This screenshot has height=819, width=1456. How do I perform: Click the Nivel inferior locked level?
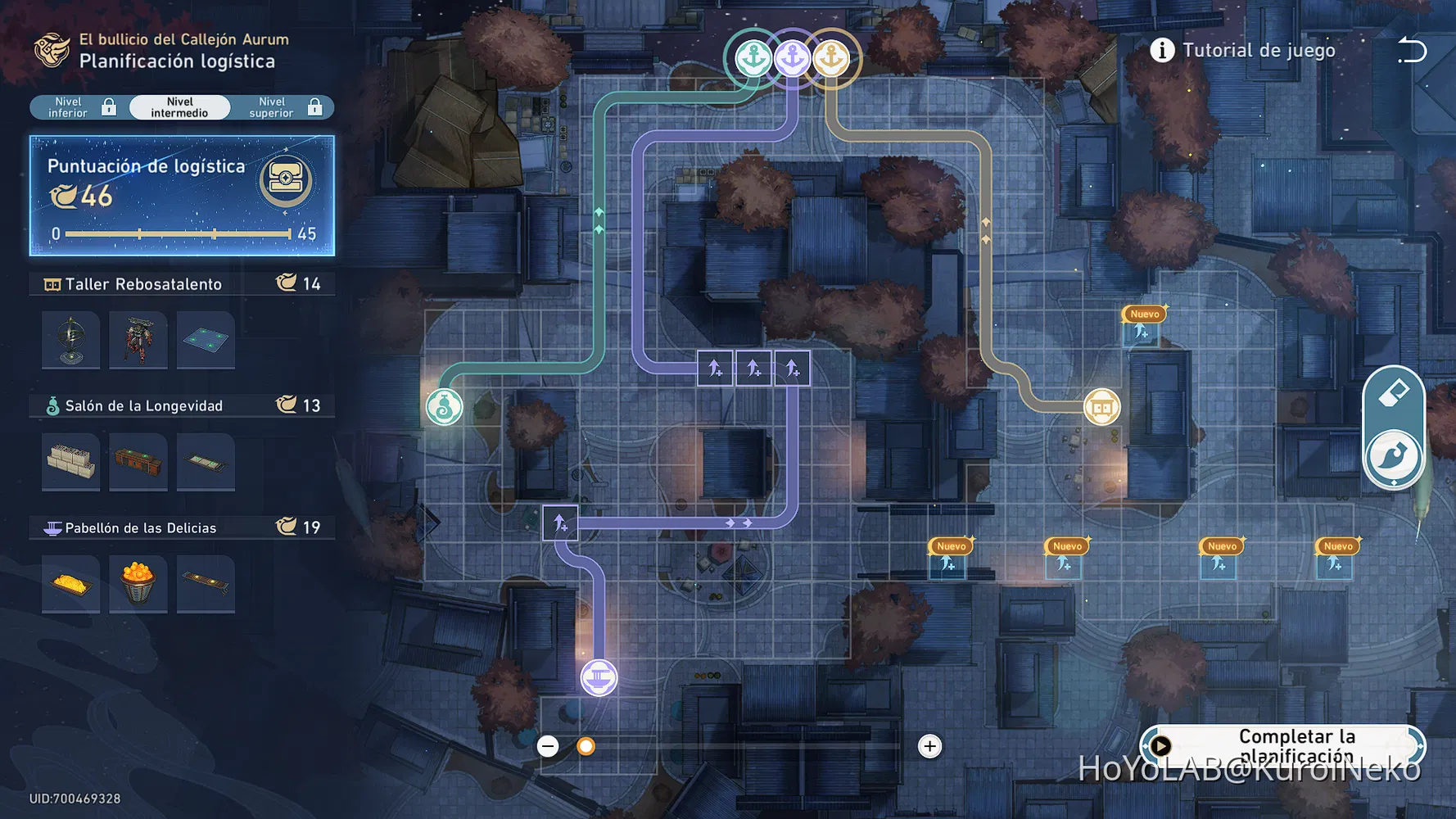click(70, 106)
